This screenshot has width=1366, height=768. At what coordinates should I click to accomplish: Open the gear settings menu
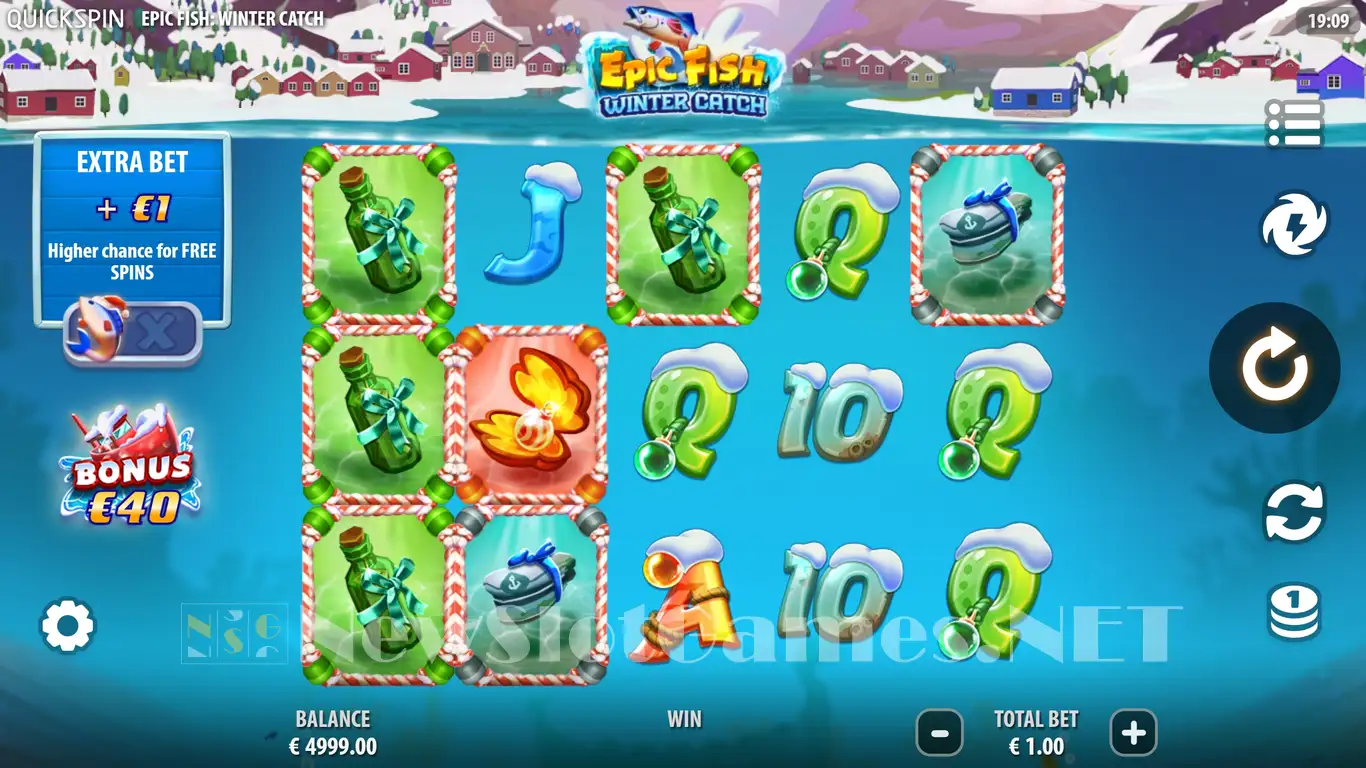(x=67, y=626)
